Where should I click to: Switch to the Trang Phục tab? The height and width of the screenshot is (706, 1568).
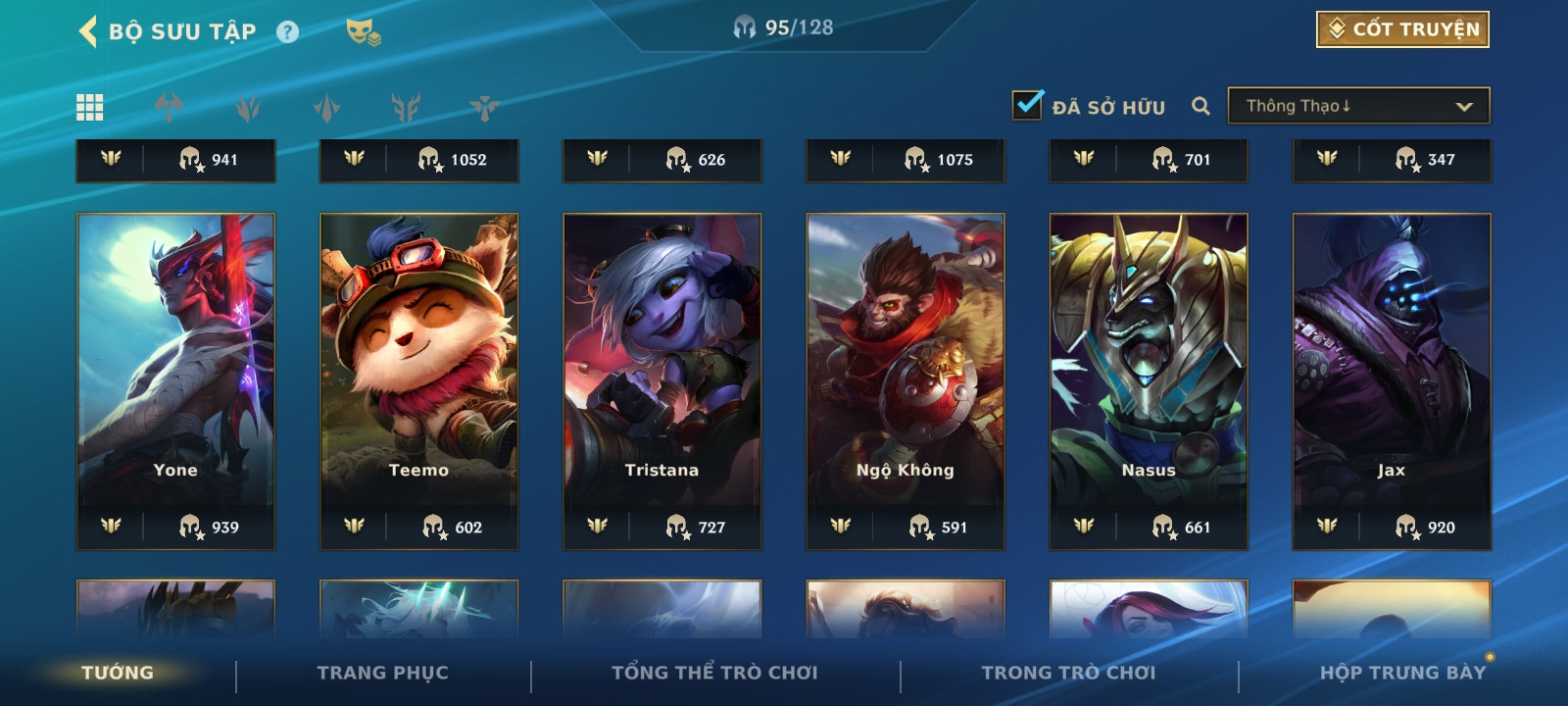click(x=382, y=673)
